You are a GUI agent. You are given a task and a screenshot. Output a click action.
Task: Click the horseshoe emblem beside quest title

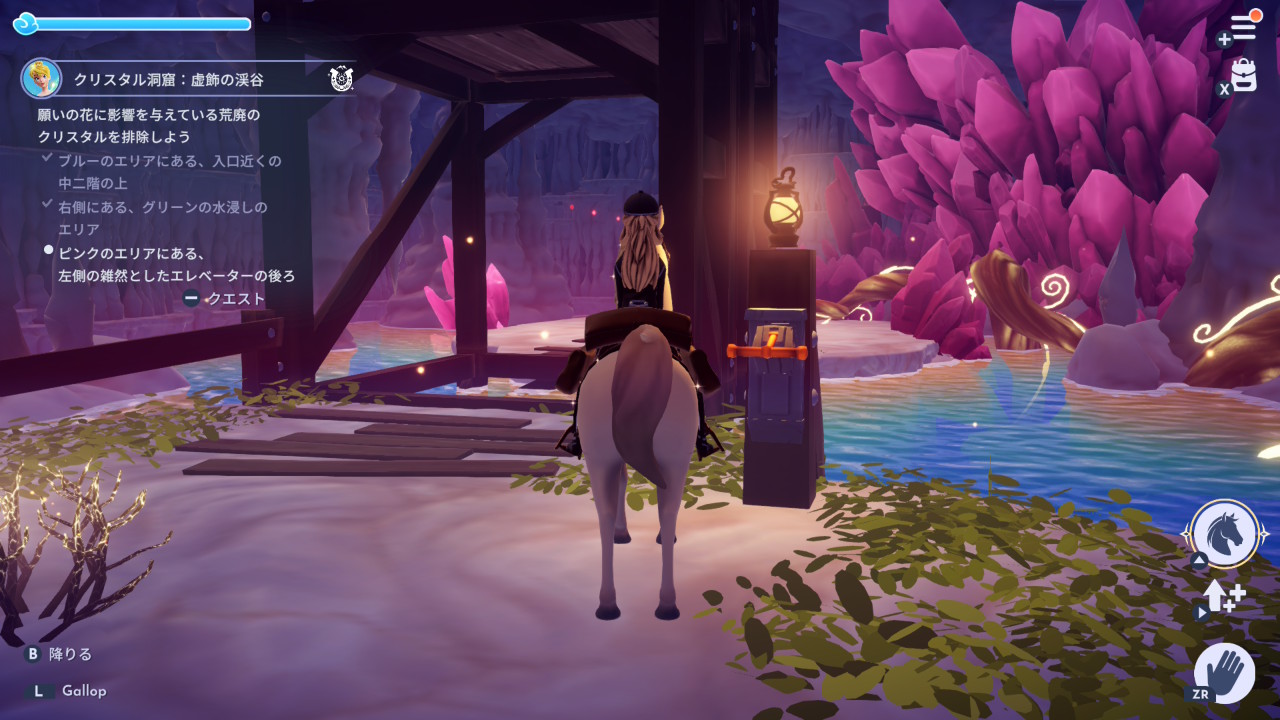point(341,79)
